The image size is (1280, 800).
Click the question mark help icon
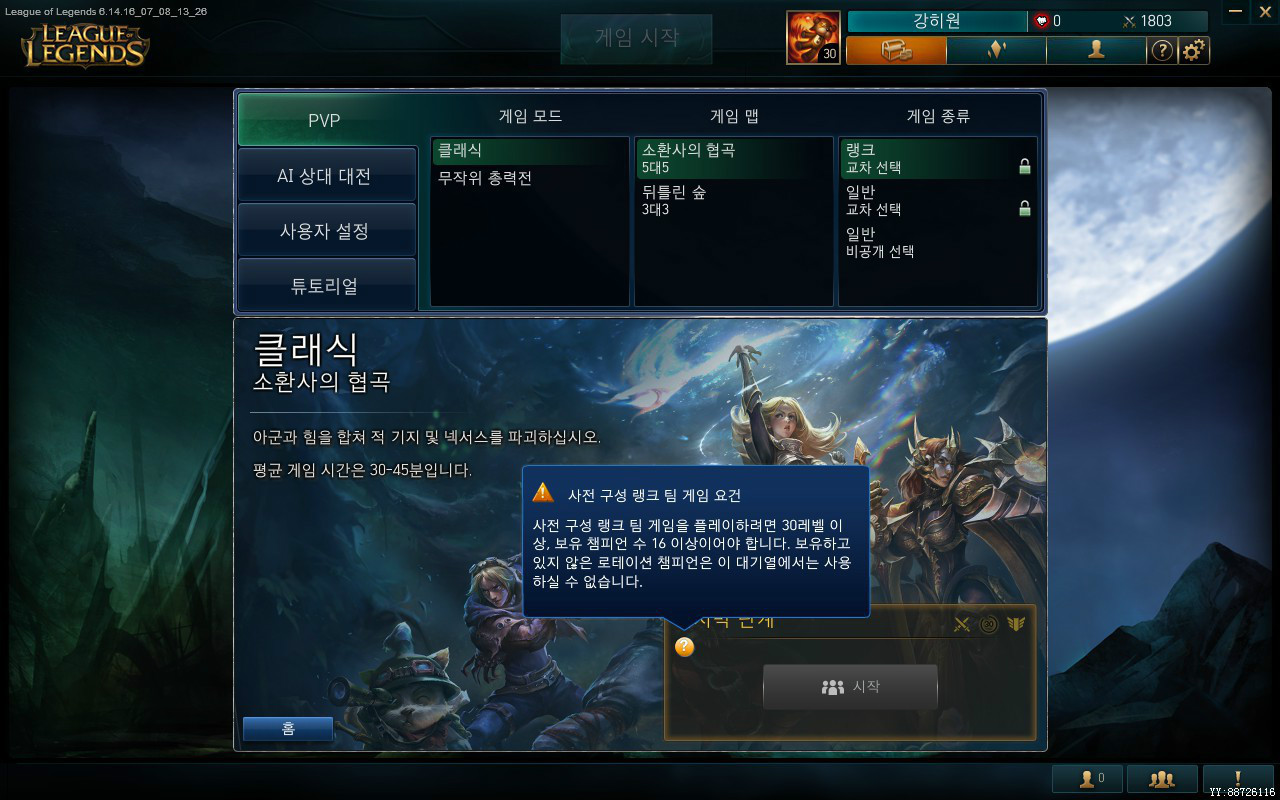pos(1162,51)
